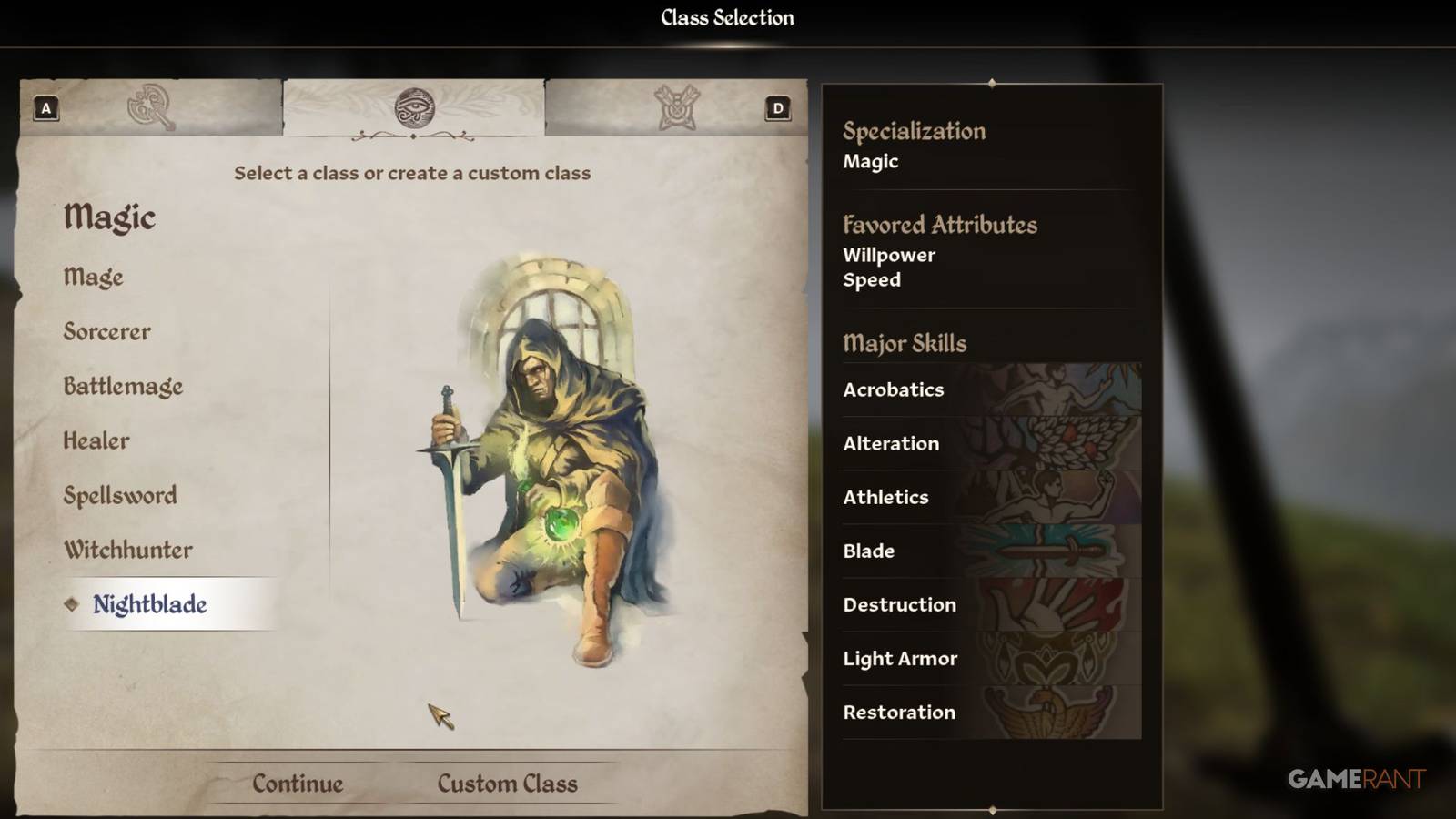Viewport: 1456px width, 819px height.
Task: Select the highlighted Nightblade entry
Action: click(149, 603)
